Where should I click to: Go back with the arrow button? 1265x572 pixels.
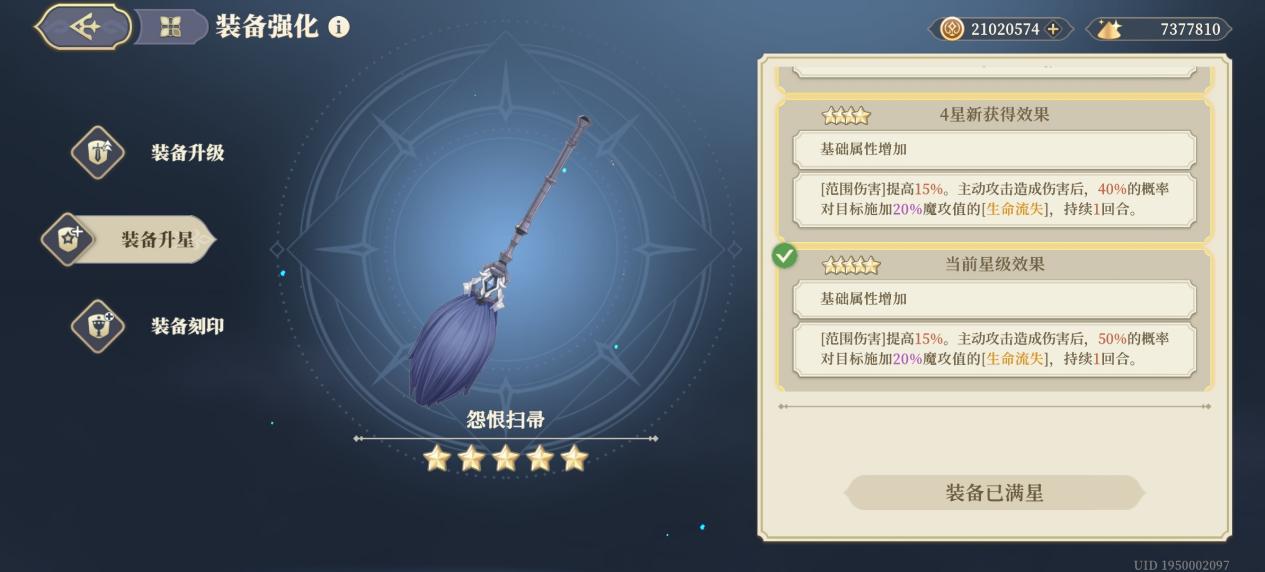(x=84, y=27)
